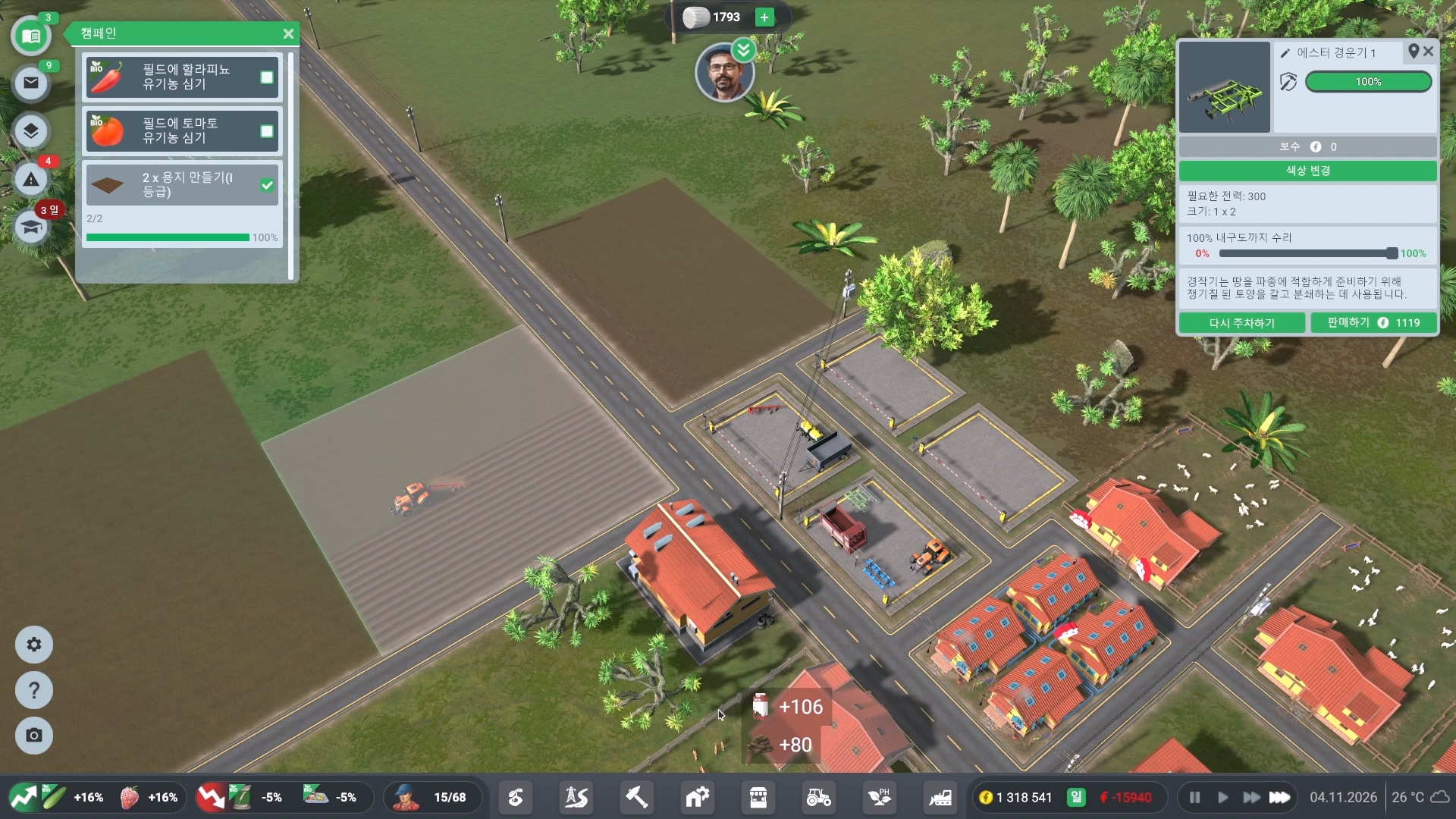Open the question mark help button
1456x819 pixels.
tap(34, 690)
